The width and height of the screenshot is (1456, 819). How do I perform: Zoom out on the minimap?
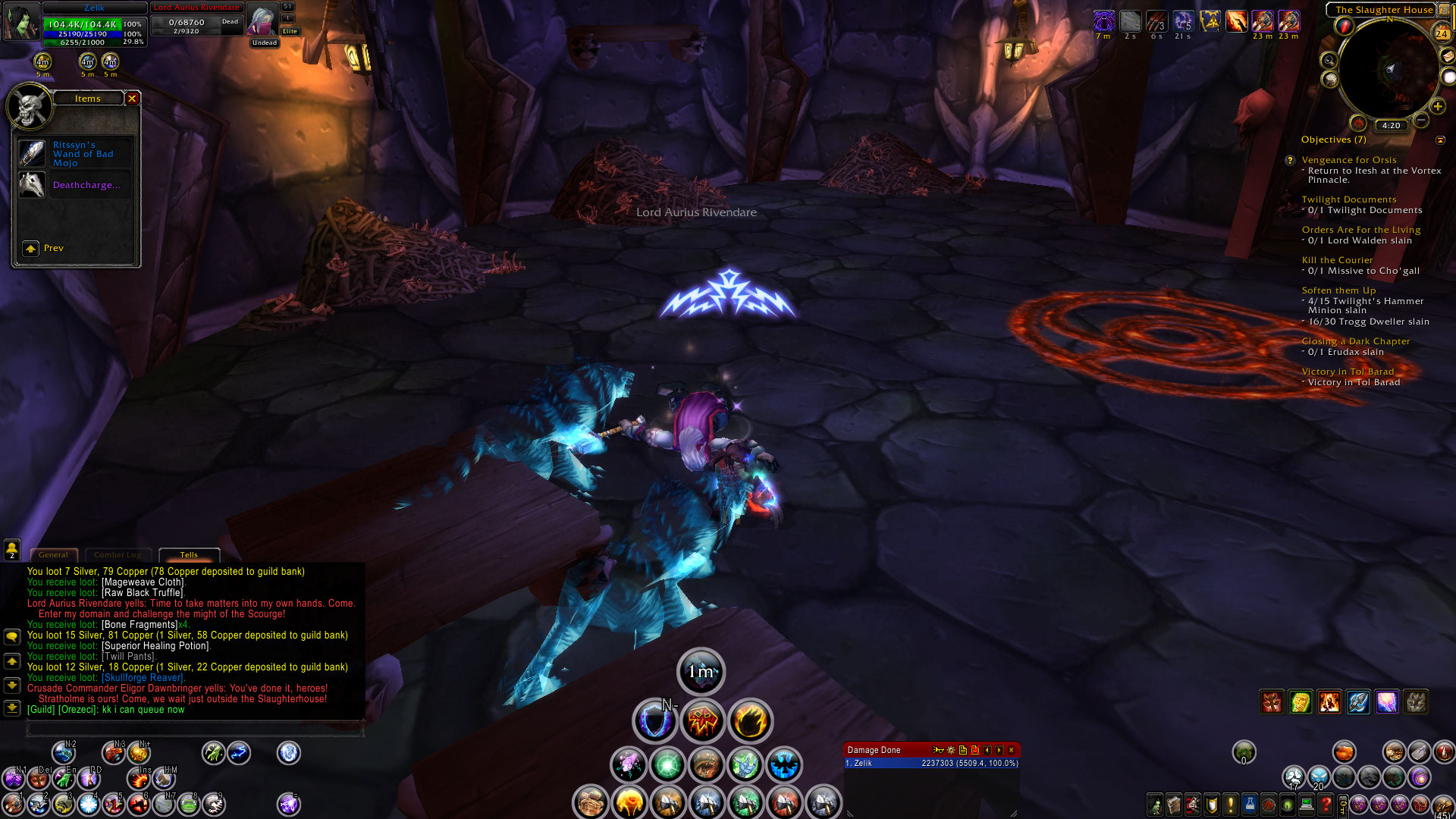coord(1421,120)
